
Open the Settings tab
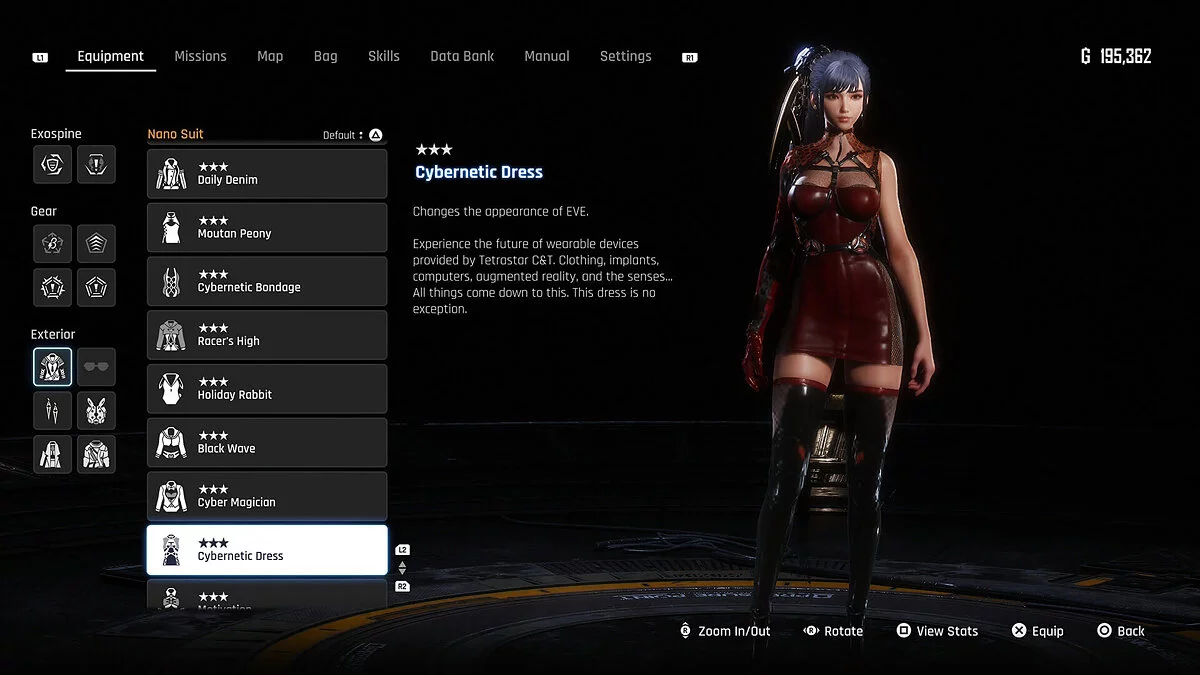(x=625, y=56)
